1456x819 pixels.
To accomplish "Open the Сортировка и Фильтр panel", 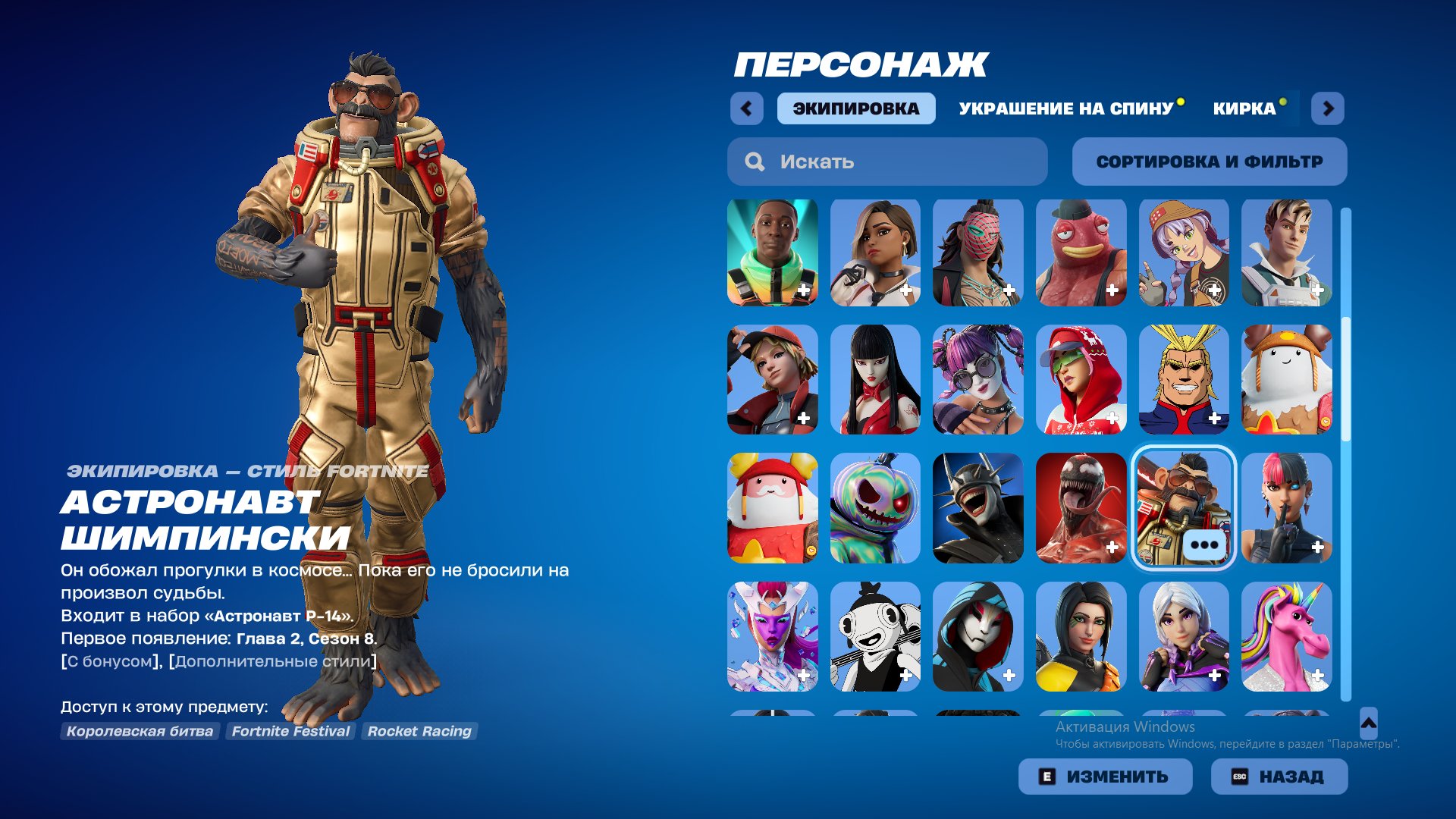I will (x=1209, y=161).
